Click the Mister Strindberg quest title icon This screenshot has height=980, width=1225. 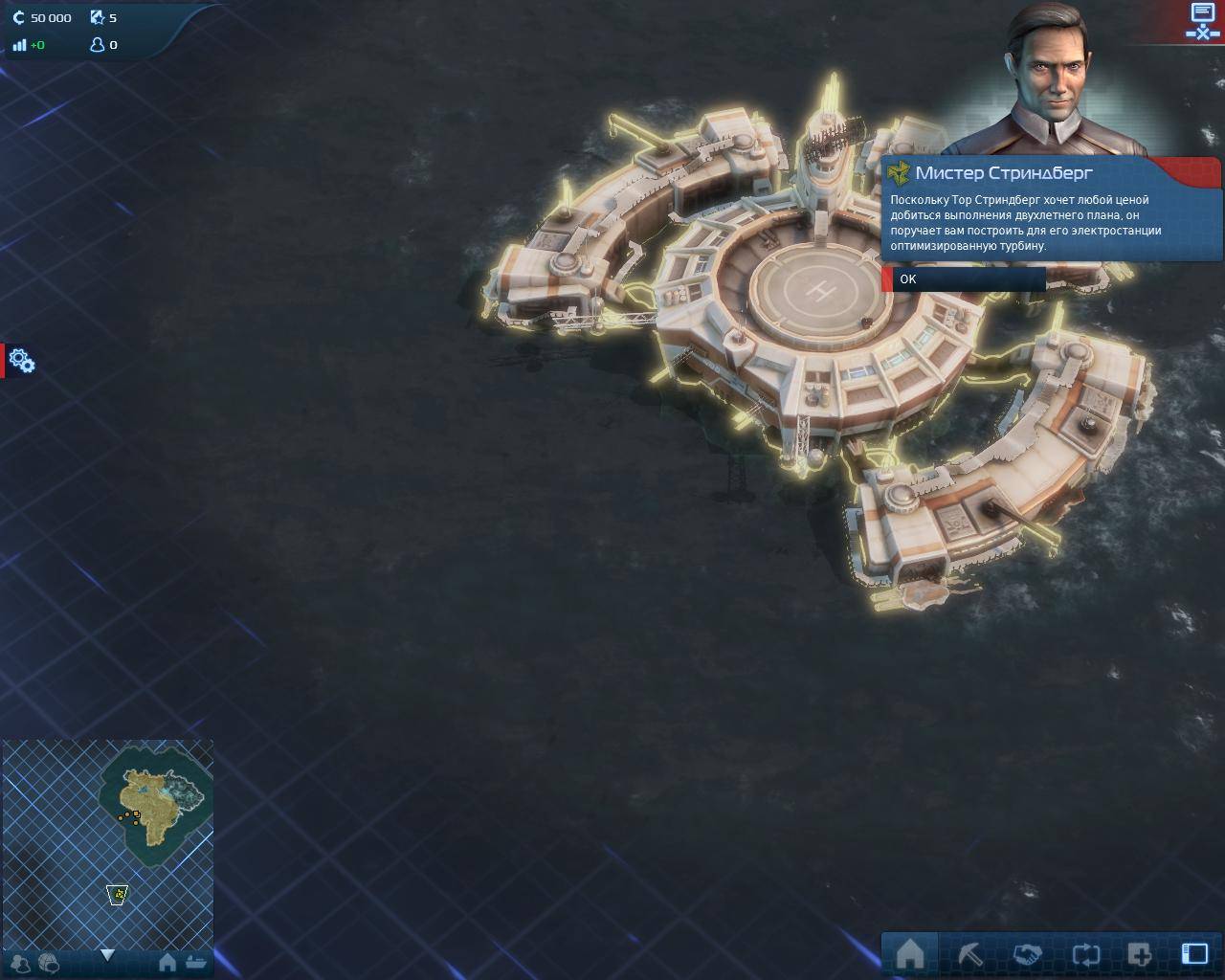(899, 173)
